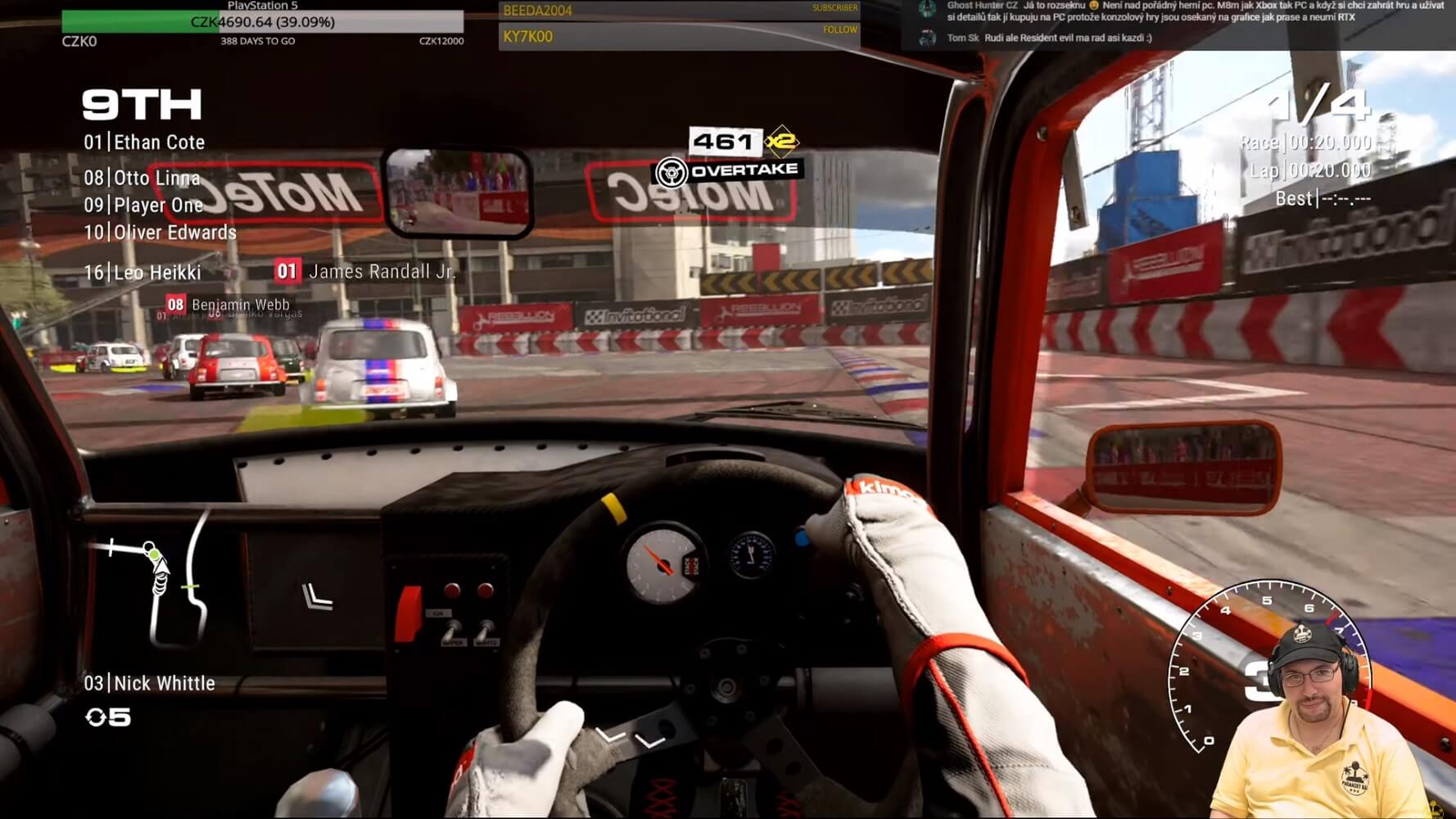Click the Benjamin Webb driver nametag
The height and width of the screenshot is (819, 1456).
click(228, 305)
